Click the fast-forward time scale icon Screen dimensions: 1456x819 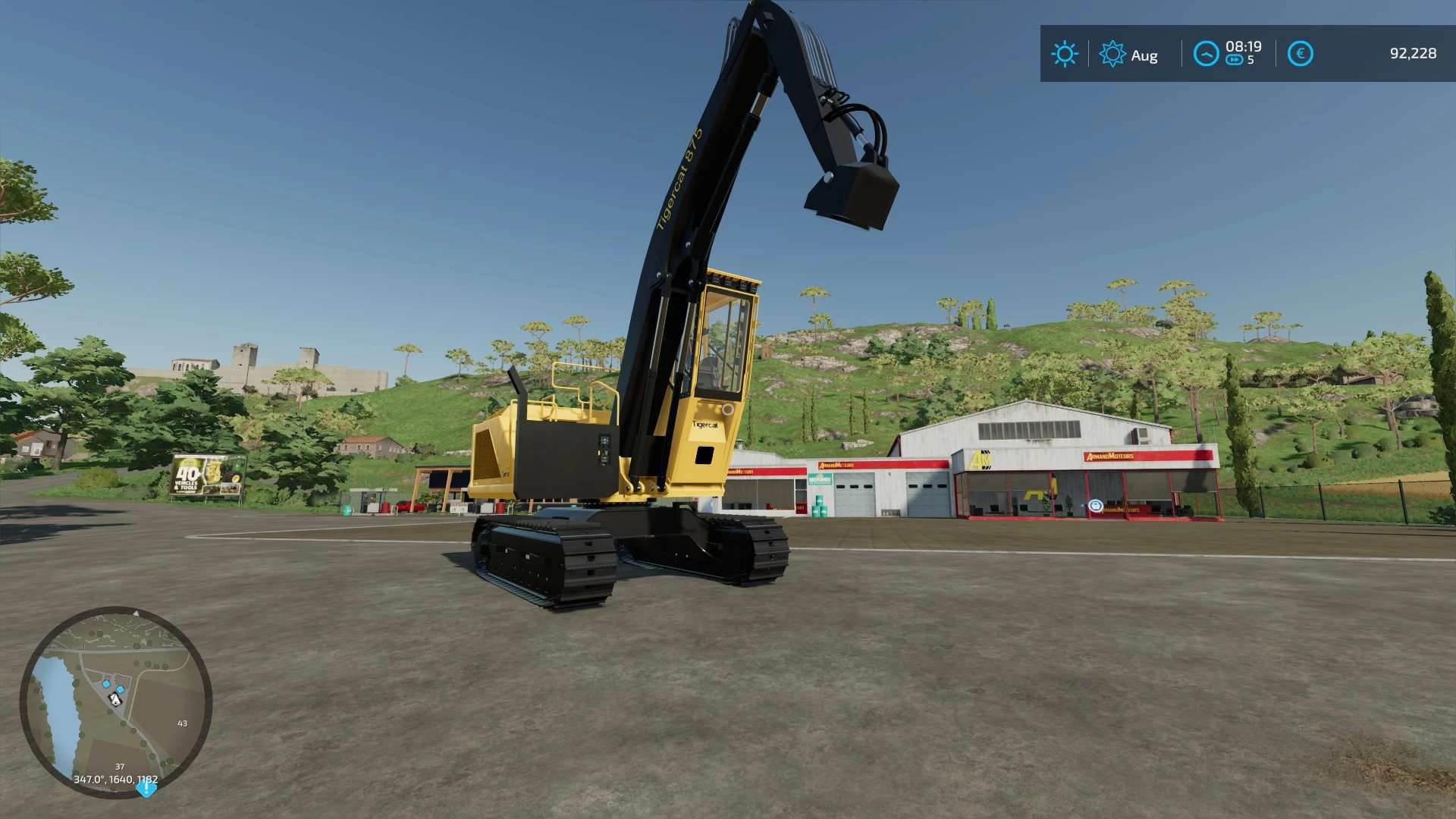pos(1235,58)
